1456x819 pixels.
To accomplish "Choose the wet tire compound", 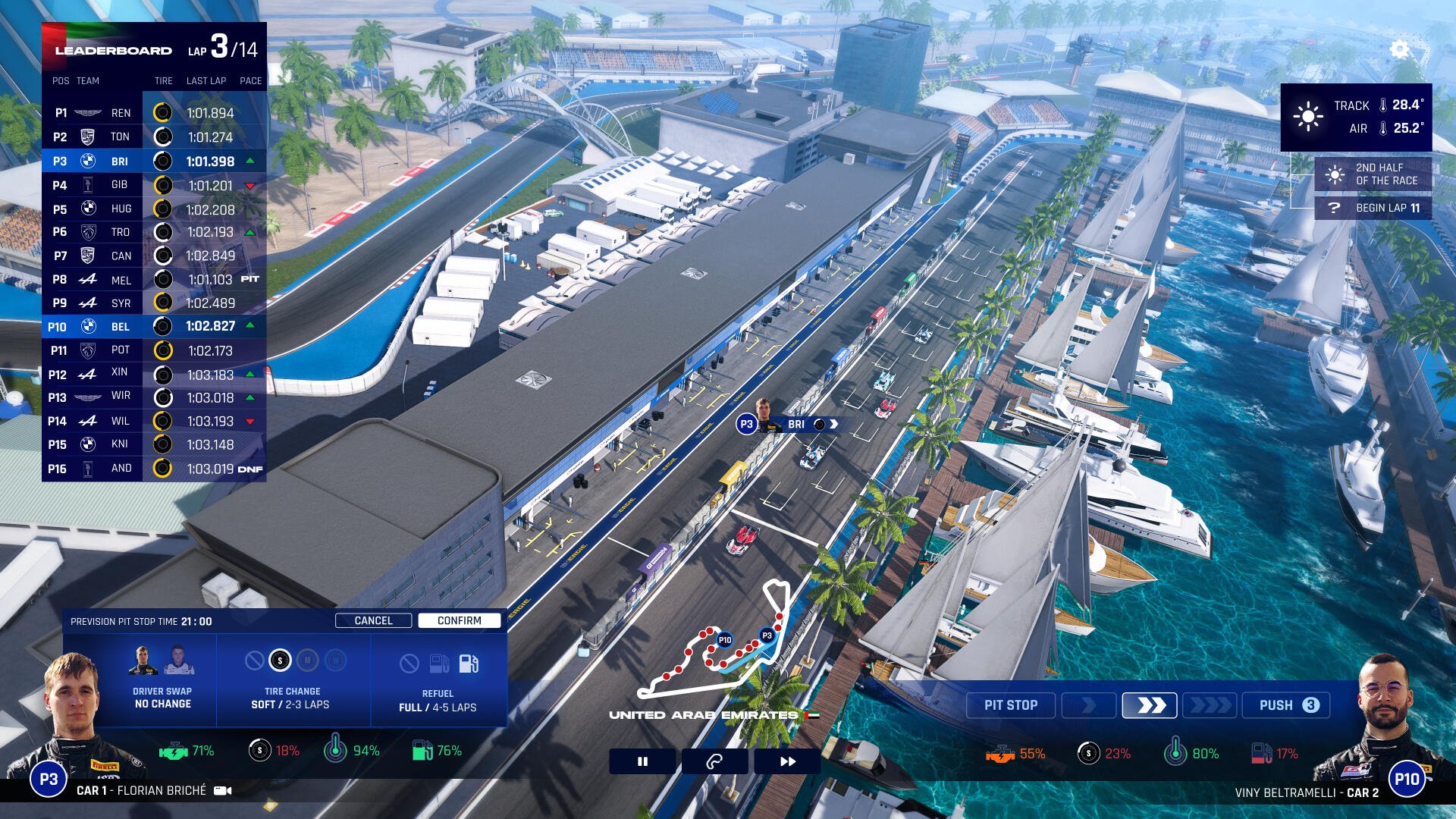I will (x=335, y=661).
